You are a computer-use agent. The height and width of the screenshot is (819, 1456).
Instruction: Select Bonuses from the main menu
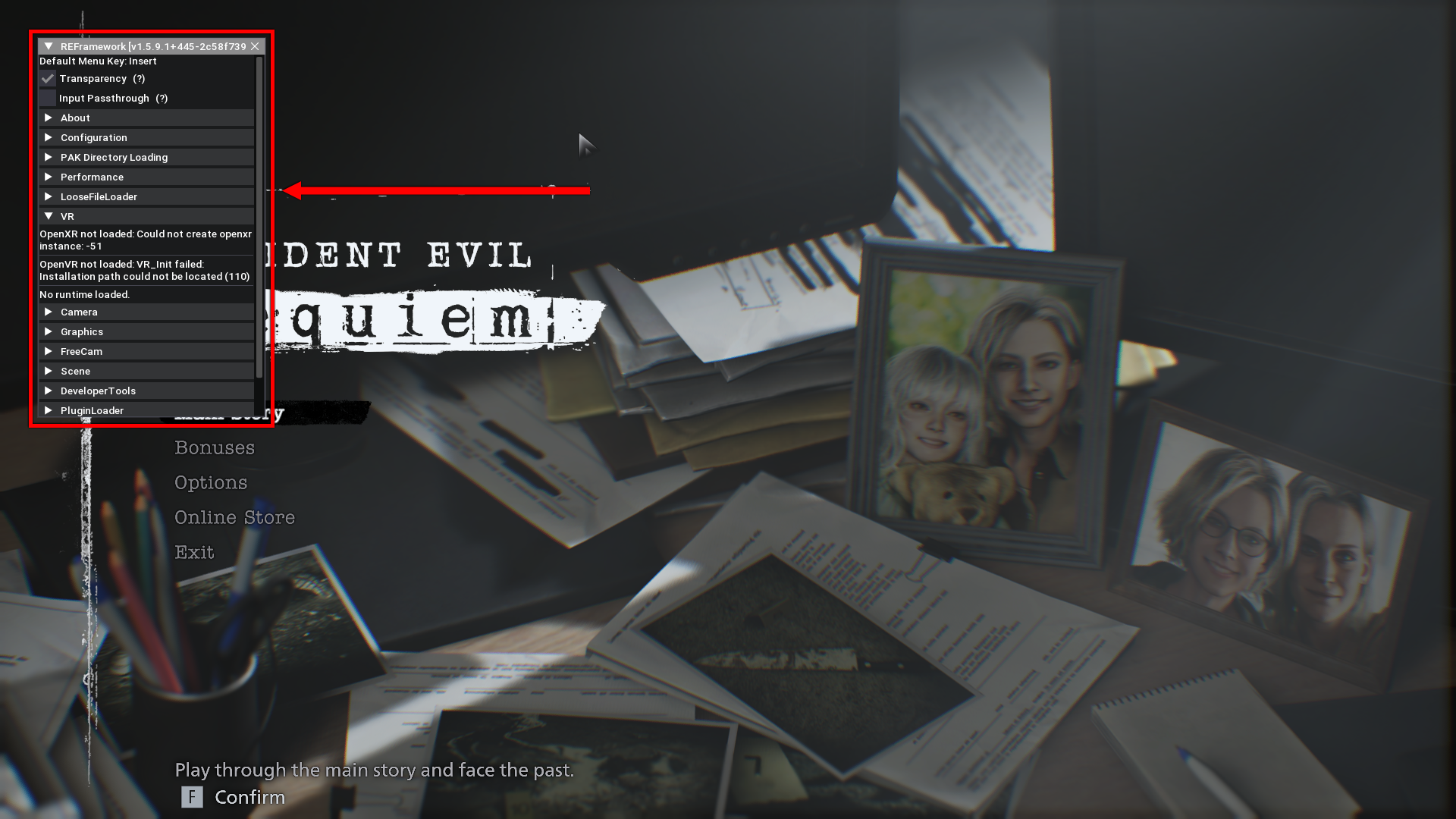(215, 448)
